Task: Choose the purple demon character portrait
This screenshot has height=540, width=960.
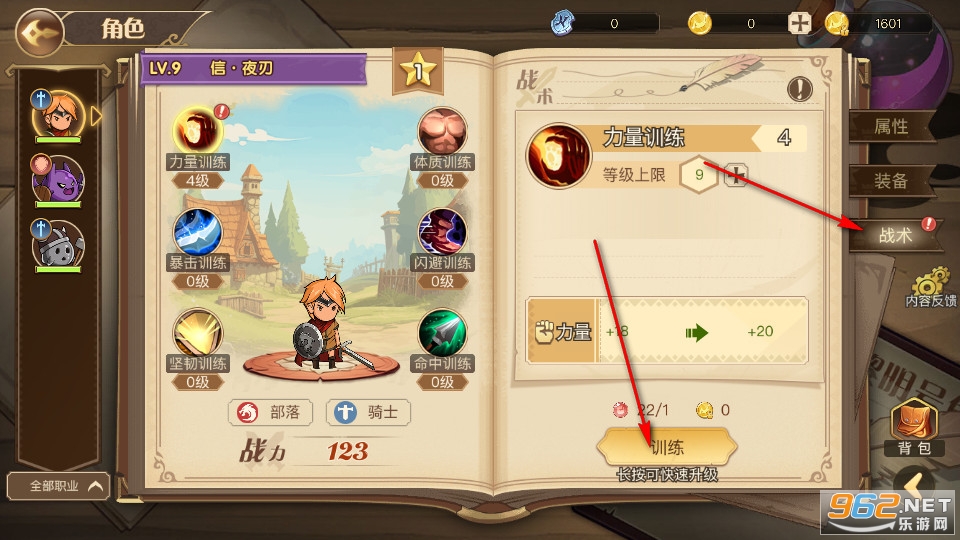Action: tap(58, 180)
